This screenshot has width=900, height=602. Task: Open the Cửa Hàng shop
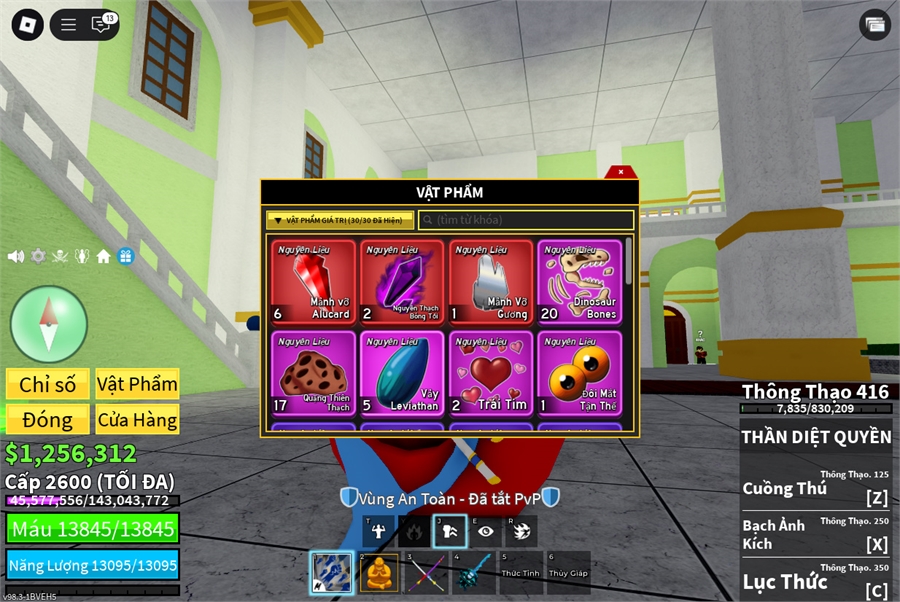[x=137, y=420]
